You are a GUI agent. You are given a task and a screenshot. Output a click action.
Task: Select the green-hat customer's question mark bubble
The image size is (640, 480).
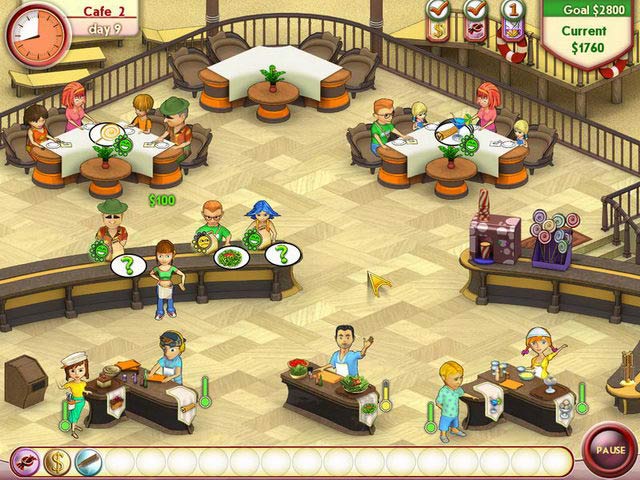pos(127,265)
